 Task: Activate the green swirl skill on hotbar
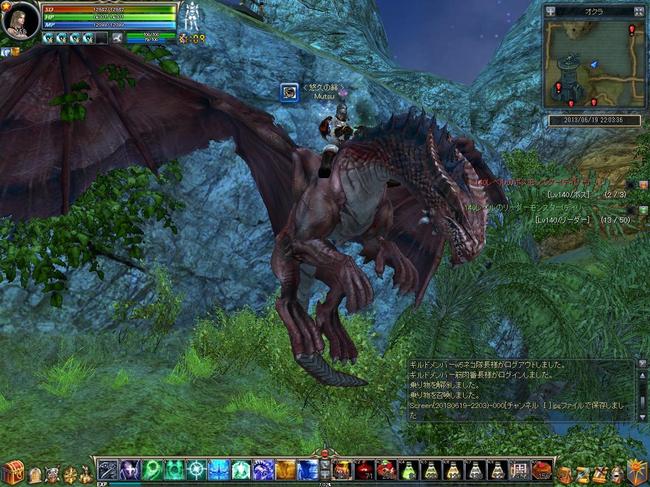pyautogui.click(x=152, y=470)
